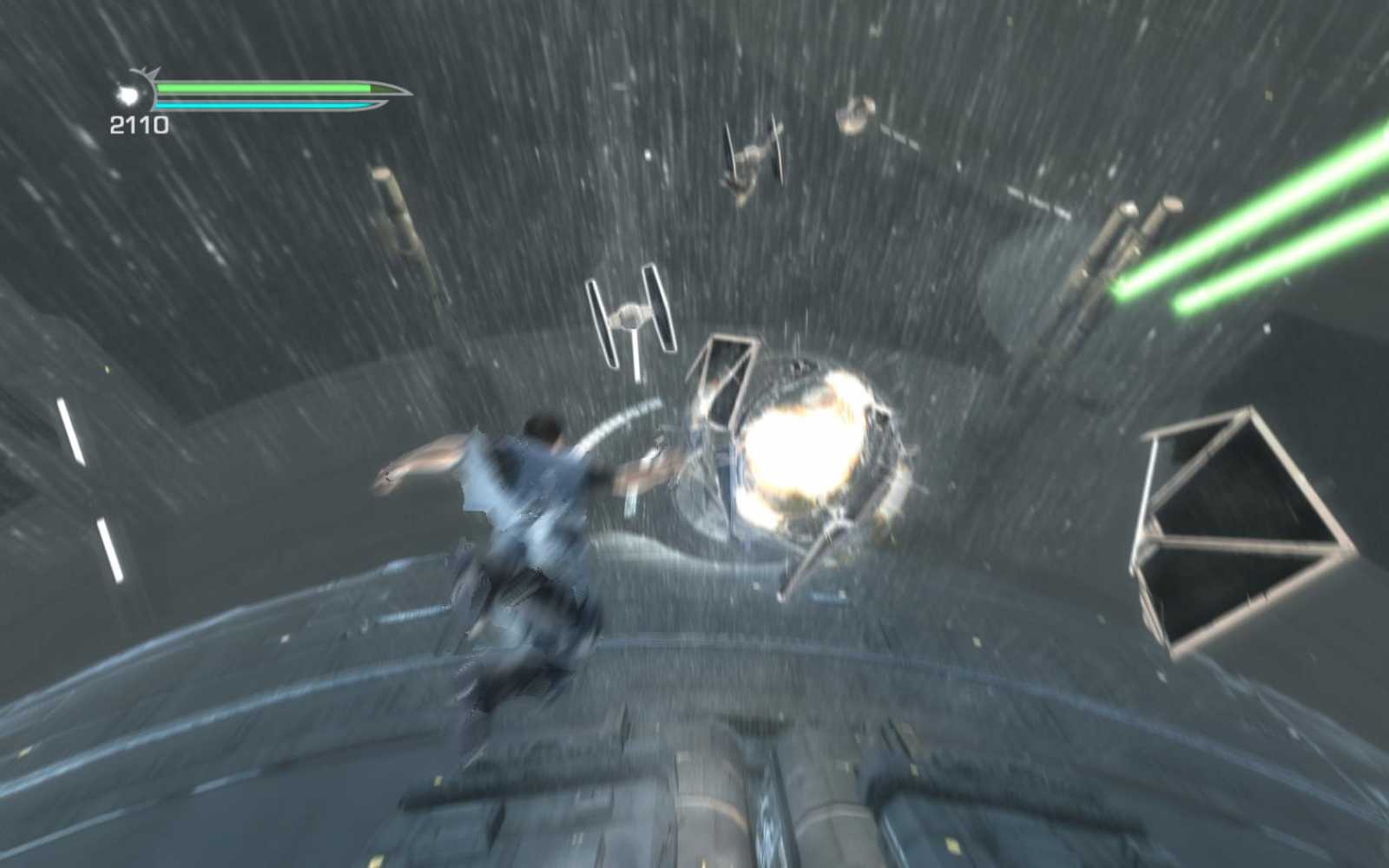Click the glowing orb emblem on the HUD
The image size is (1389, 868).
(130, 95)
